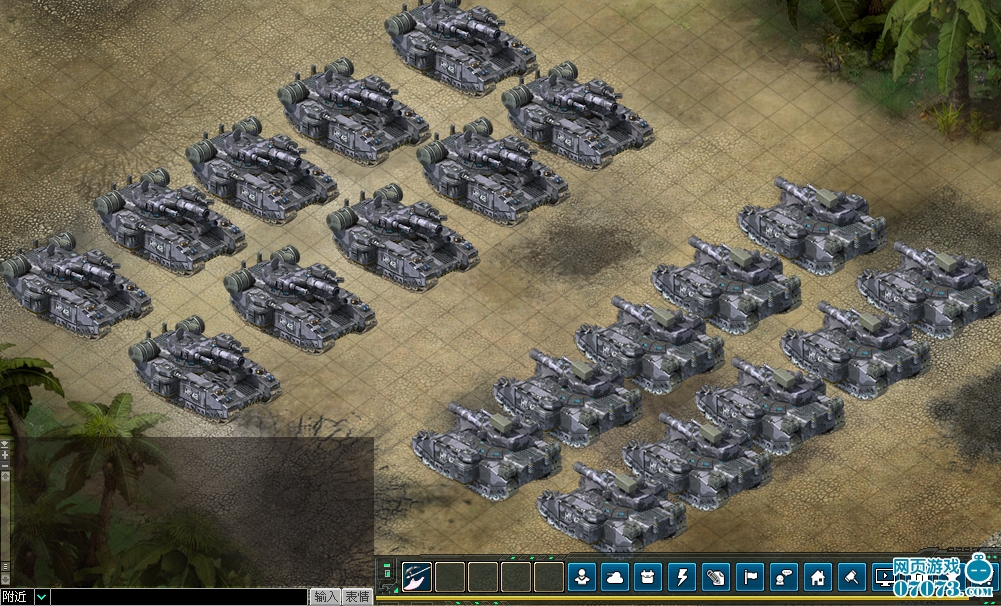The height and width of the screenshot is (606, 1001).
Task: Open the 表情 emoji button
Action: pyautogui.click(x=358, y=597)
